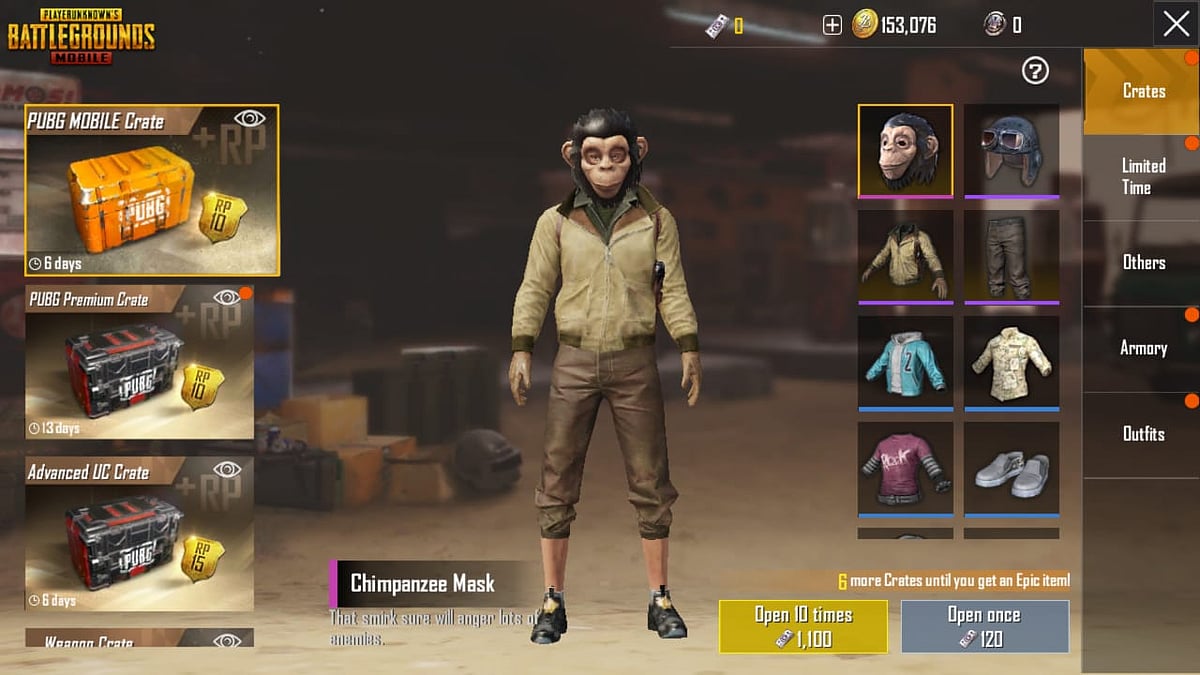Select the pilot helmet with goggles
The height and width of the screenshot is (675, 1200).
pyautogui.click(x=1011, y=150)
